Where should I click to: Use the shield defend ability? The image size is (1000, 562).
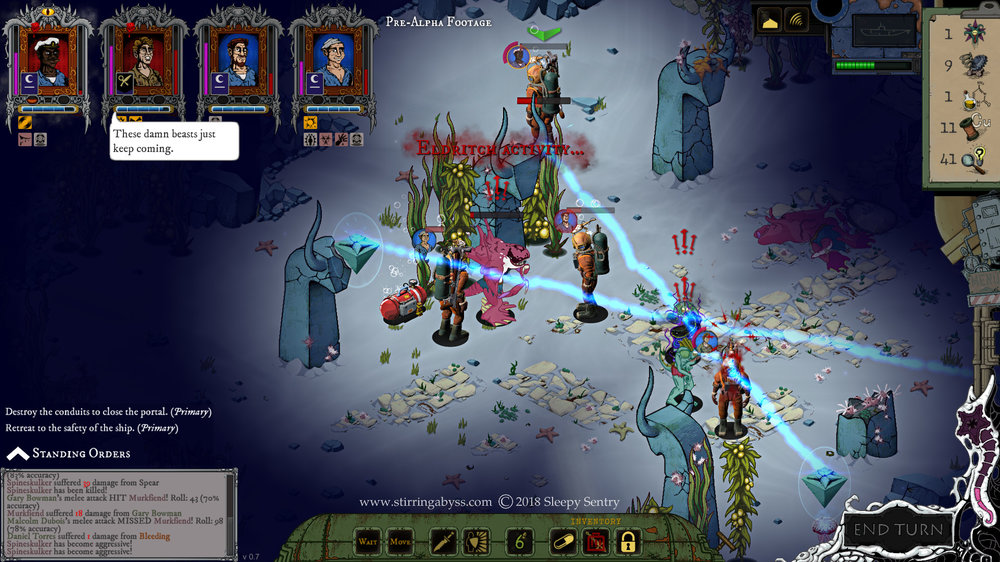coord(477,542)
